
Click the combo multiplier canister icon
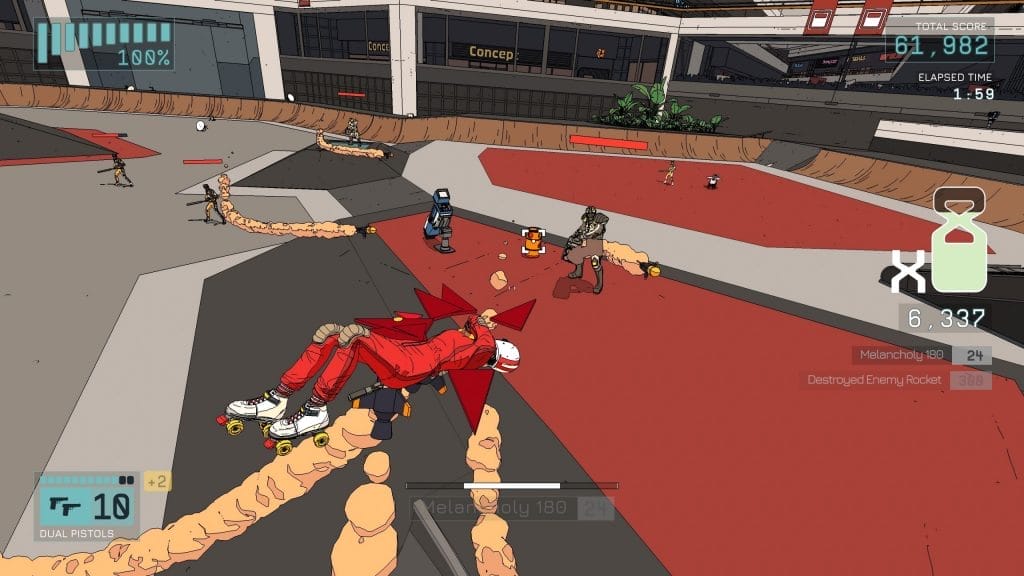tap(959, 242)
